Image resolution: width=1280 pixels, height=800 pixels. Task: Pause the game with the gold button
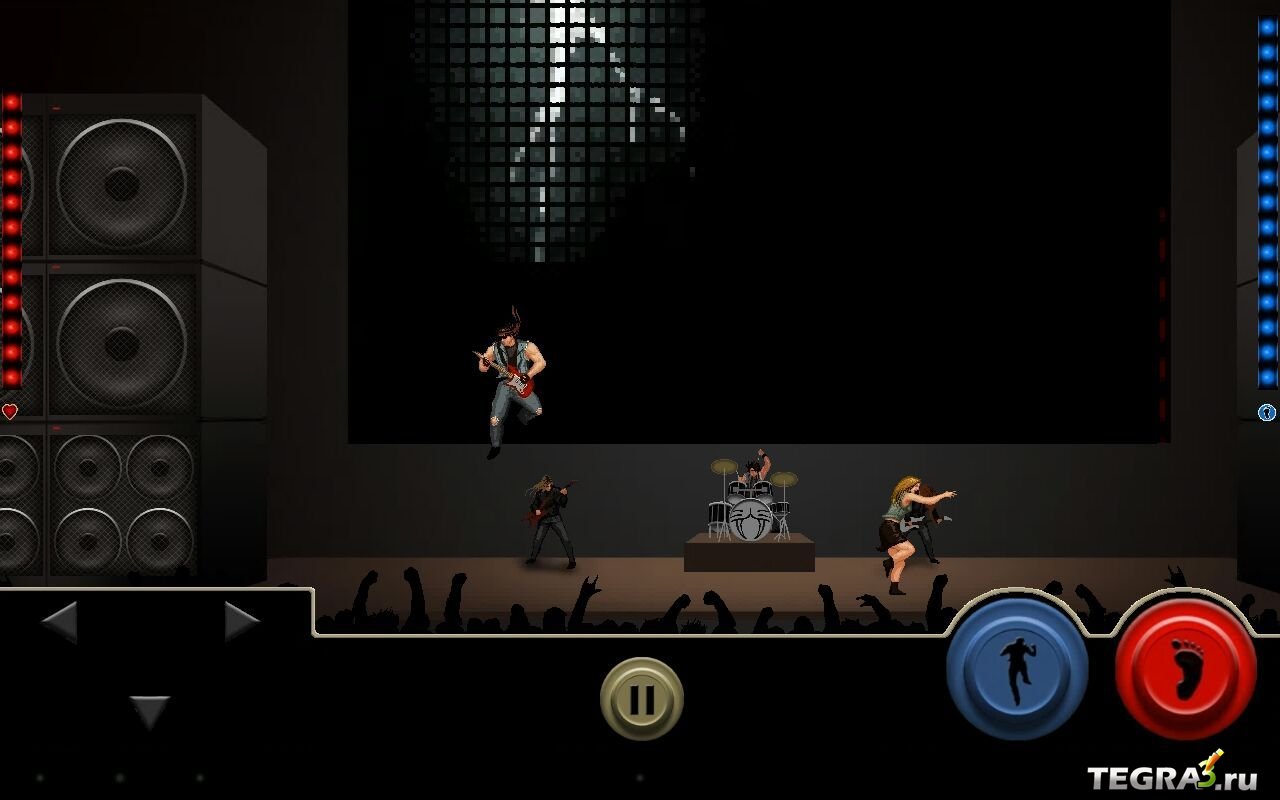click(x=642, y=699)
